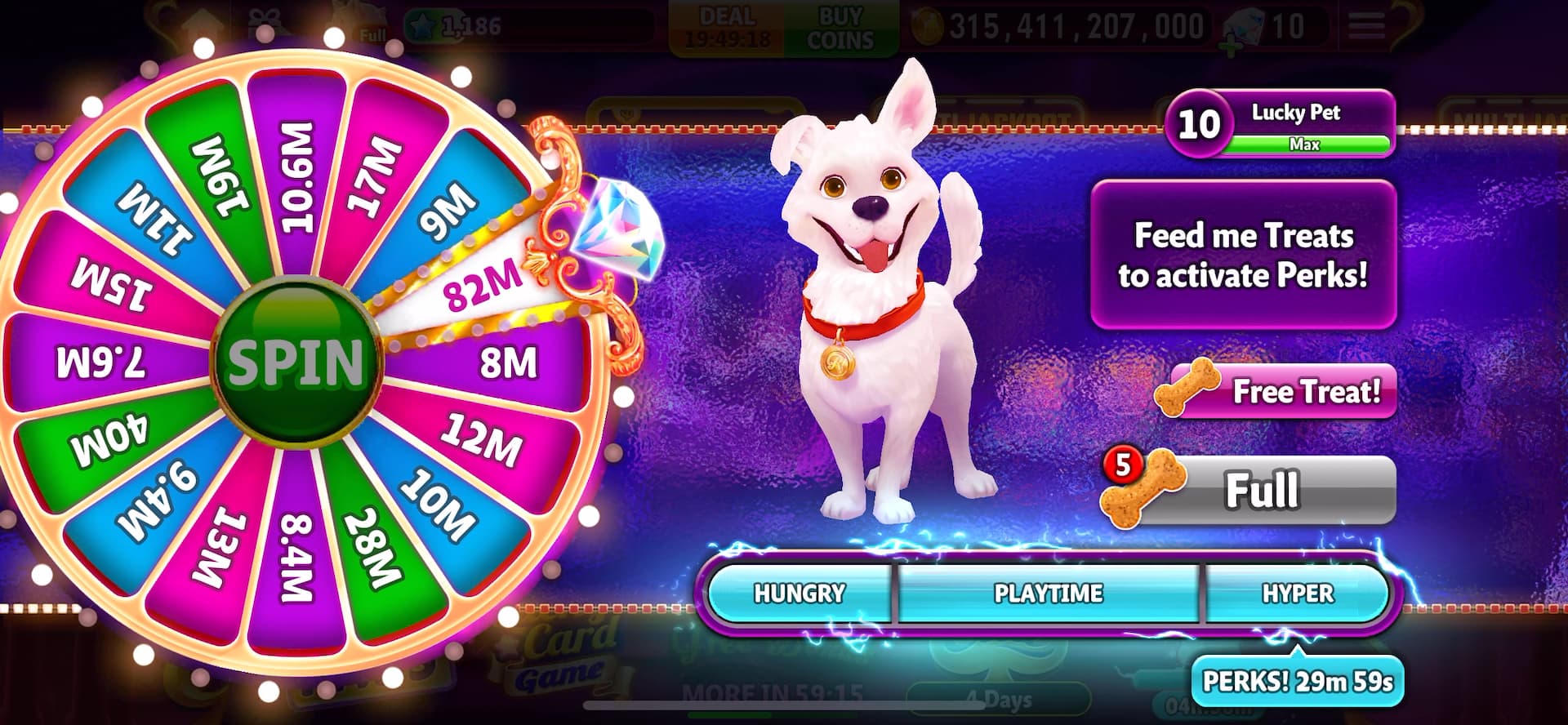Tap the pet avatar icon marked Full
The image size is (1568, 725).
[351, 20]
